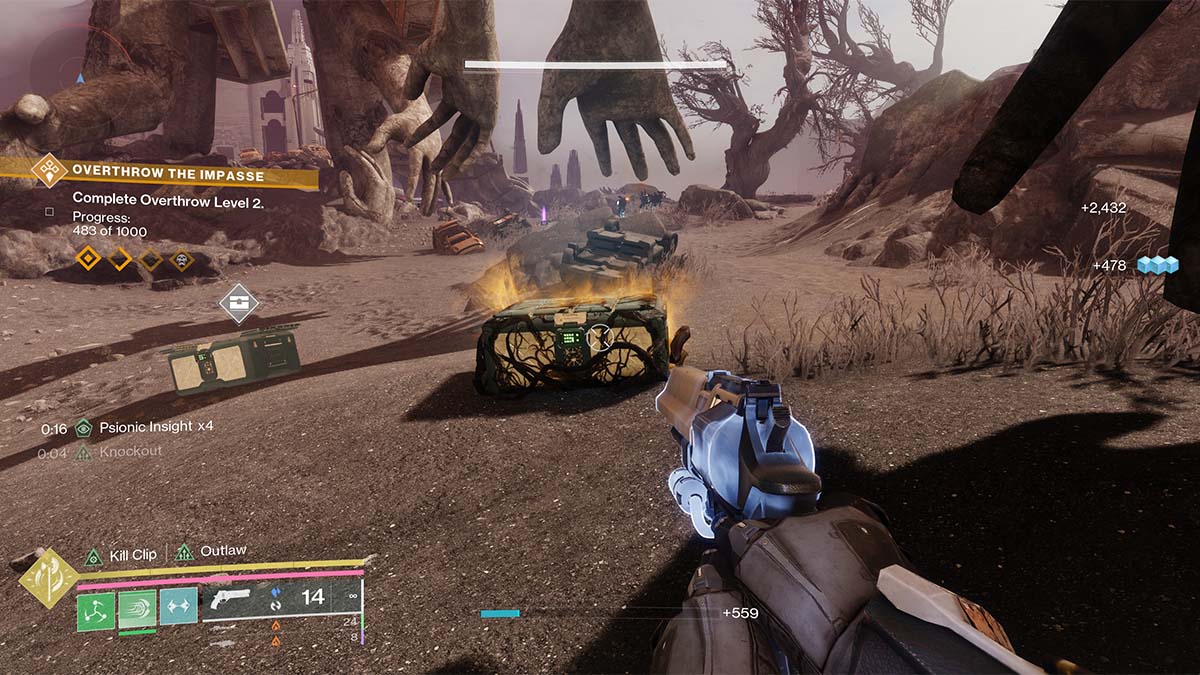Image resolution: width=1200 pixels, height=675 pixels.
Task: Tick the Complete Overthrow Level 2 checkbox
Action: (50, 211)
